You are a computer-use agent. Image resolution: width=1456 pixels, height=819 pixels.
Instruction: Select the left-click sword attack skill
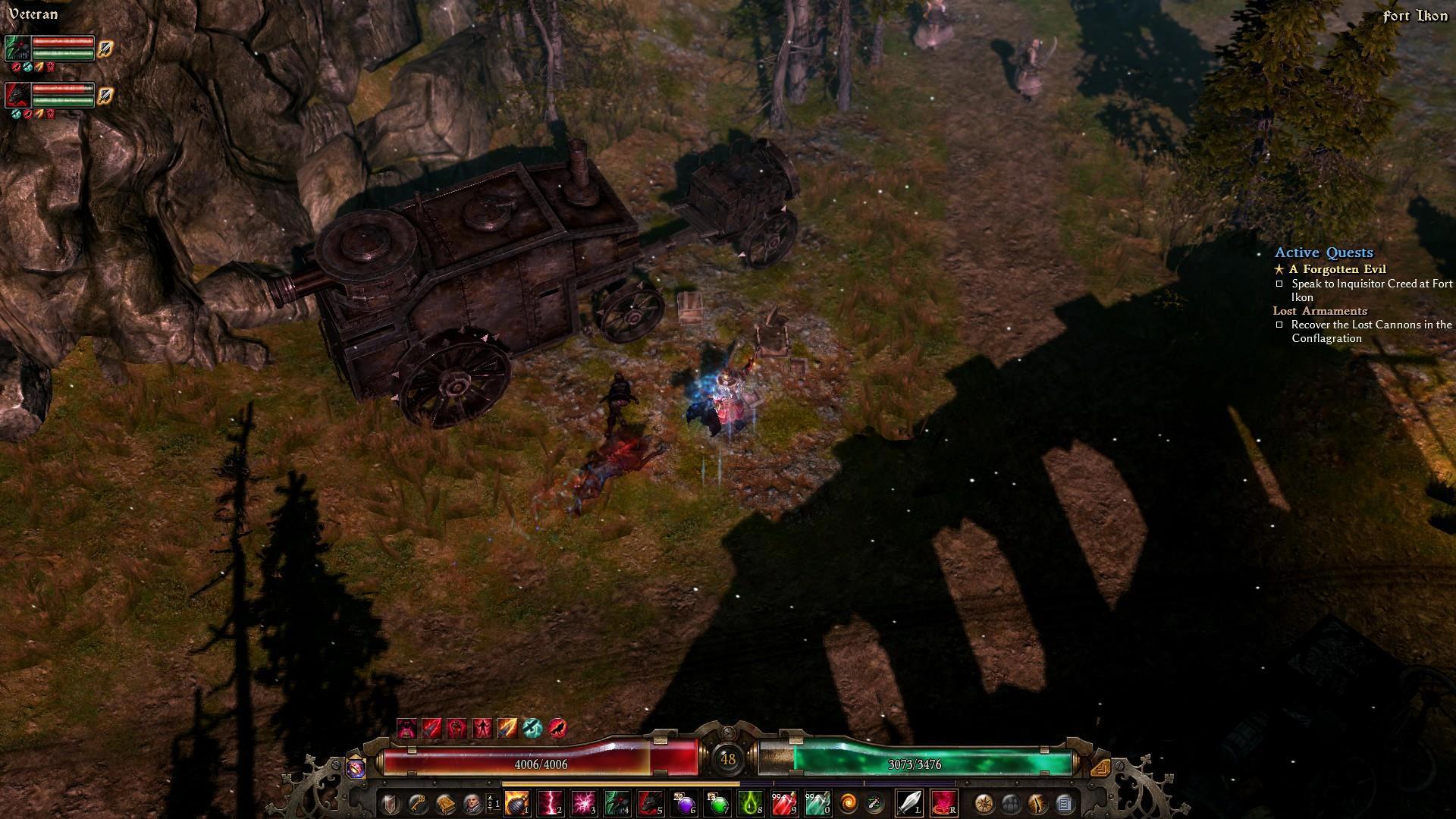(x=909, y=802)
